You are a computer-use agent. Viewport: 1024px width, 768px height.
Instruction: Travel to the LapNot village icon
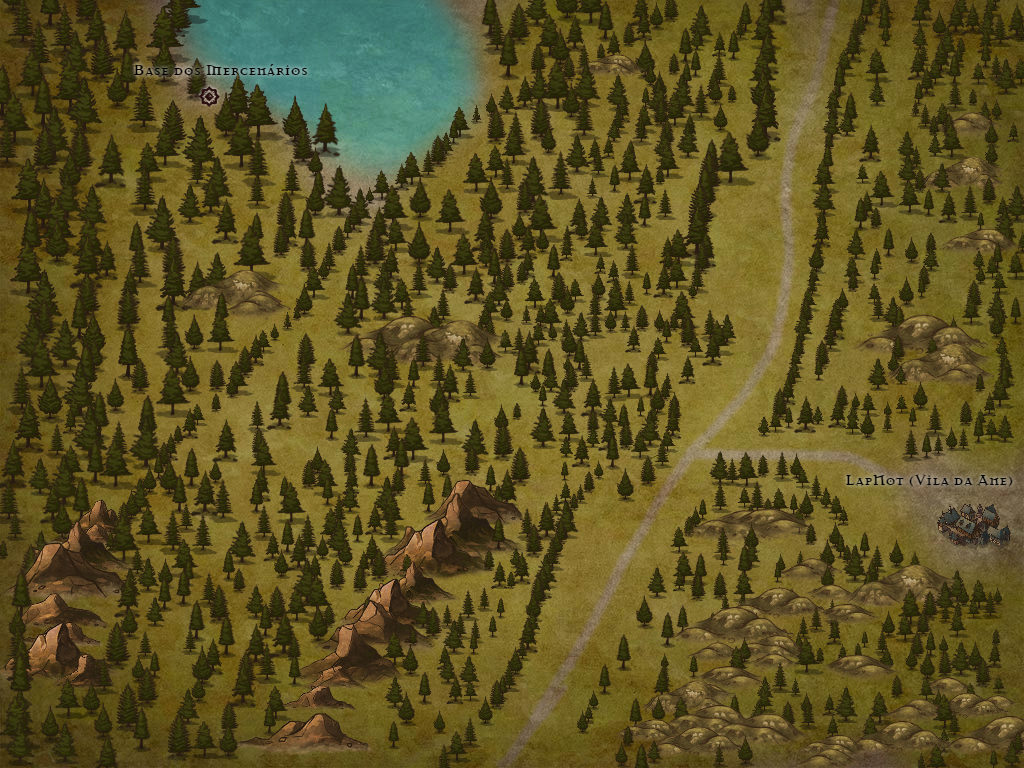point(972,524)
